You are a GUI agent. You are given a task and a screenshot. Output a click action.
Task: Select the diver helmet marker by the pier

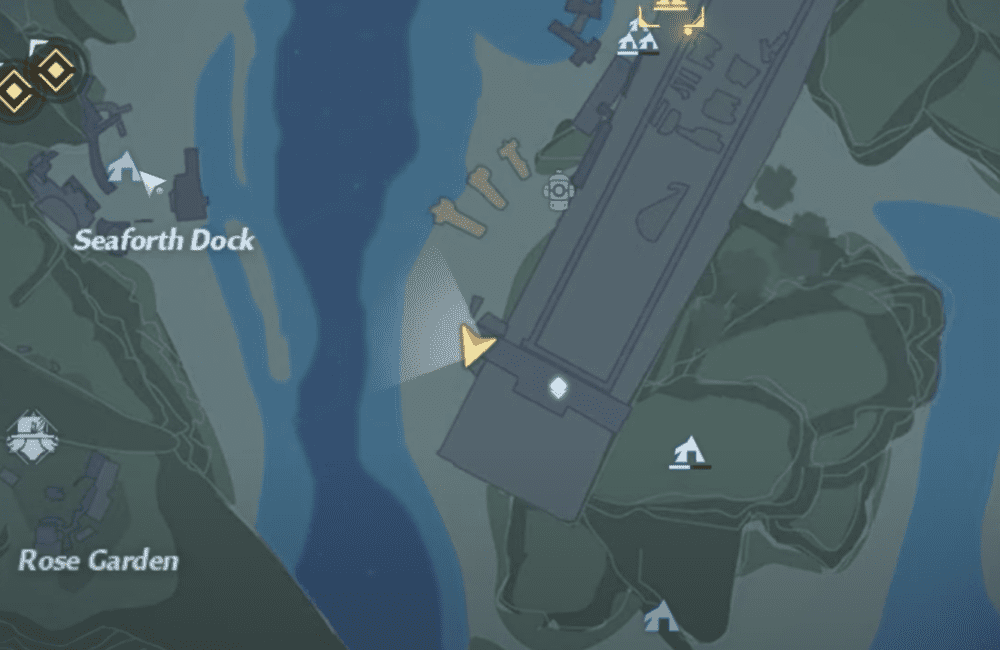[558, 190]
